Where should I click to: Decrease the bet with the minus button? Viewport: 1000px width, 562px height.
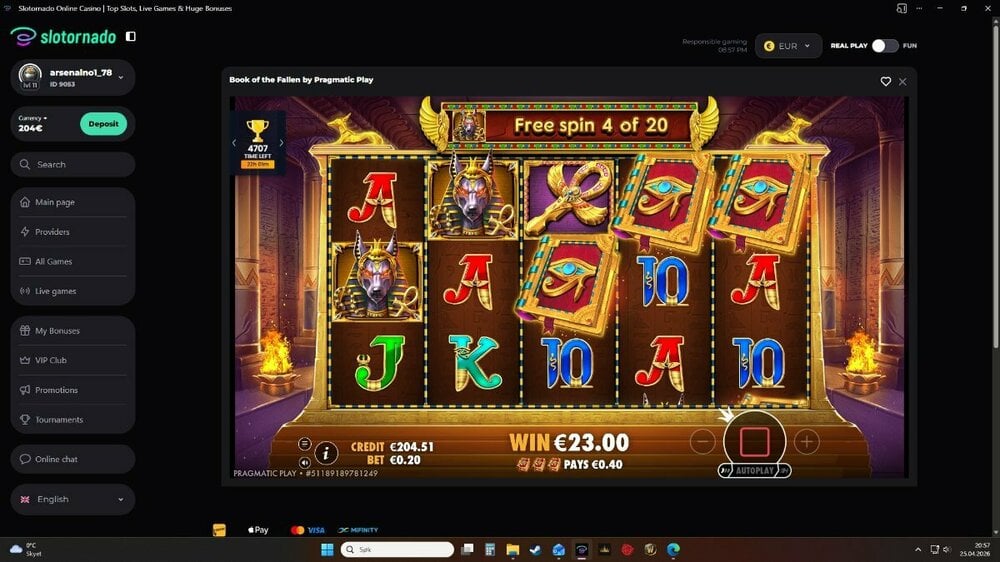(703, 441)
